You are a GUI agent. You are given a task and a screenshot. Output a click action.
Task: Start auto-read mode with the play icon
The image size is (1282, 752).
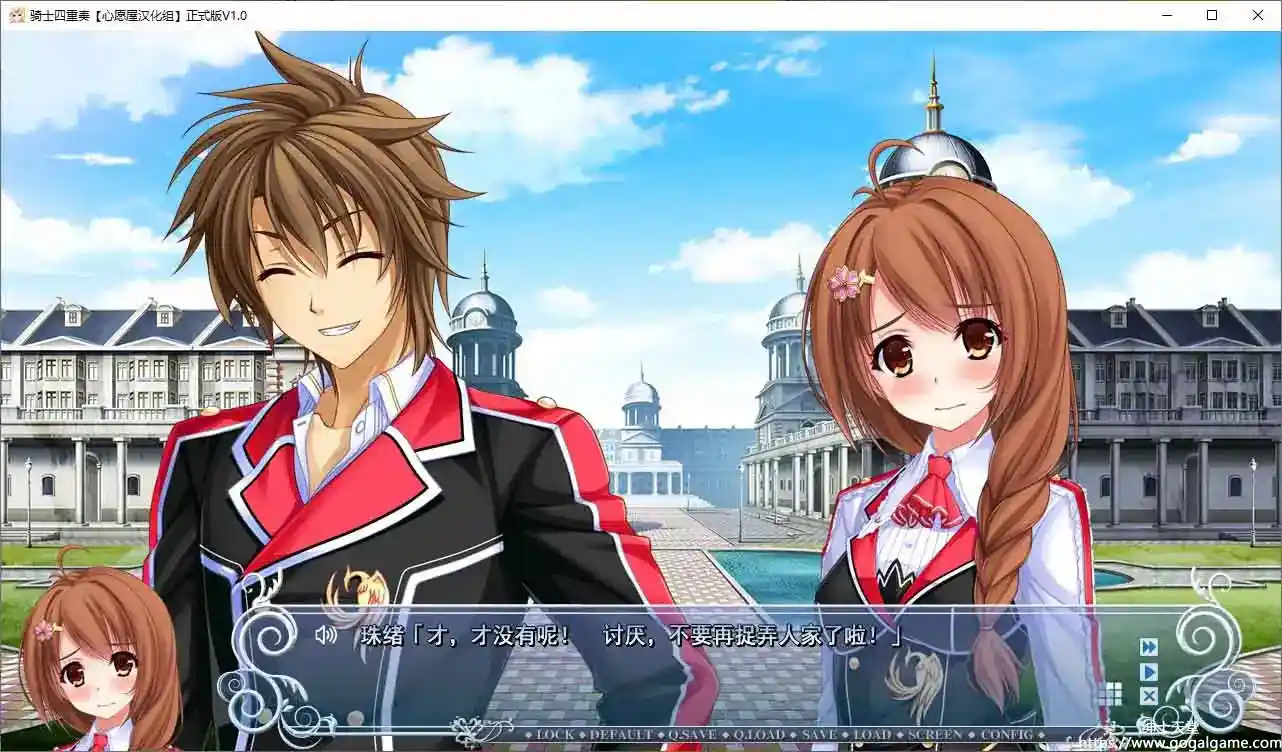point(1149,671)
